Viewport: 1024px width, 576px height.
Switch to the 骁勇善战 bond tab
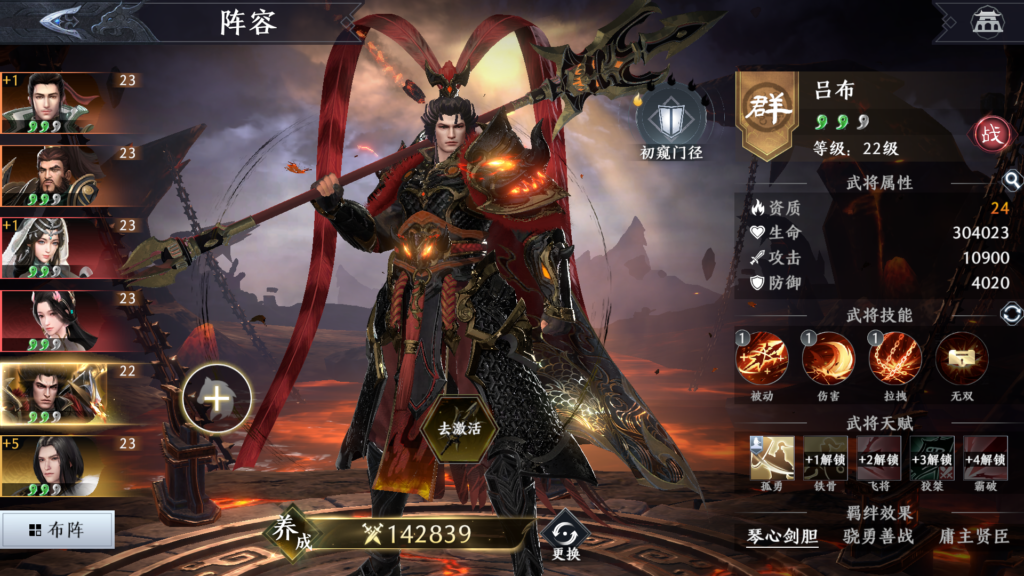878,536
